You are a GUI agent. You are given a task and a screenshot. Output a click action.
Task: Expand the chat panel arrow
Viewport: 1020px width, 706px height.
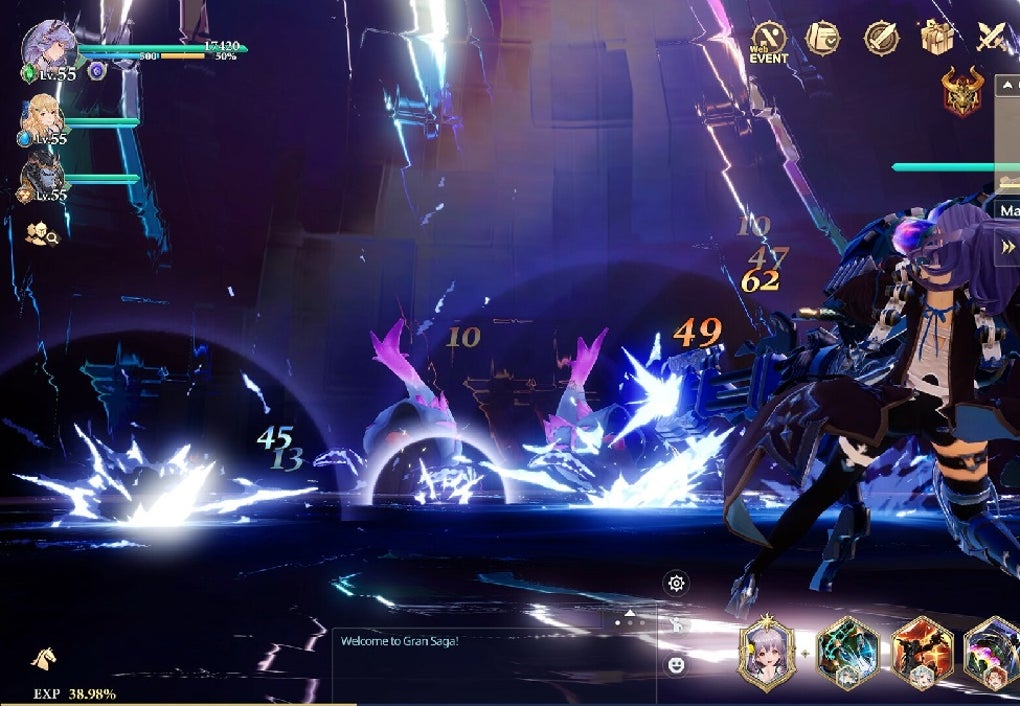click(630, 612)
